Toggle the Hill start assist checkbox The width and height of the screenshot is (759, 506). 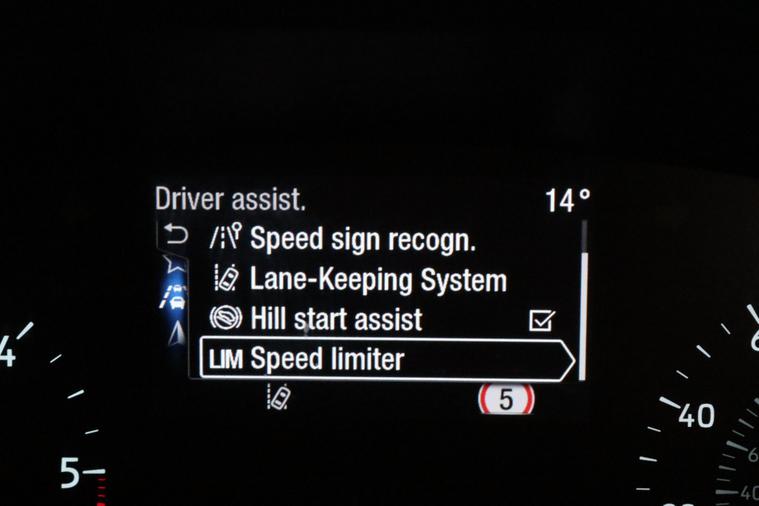(541, 321)
